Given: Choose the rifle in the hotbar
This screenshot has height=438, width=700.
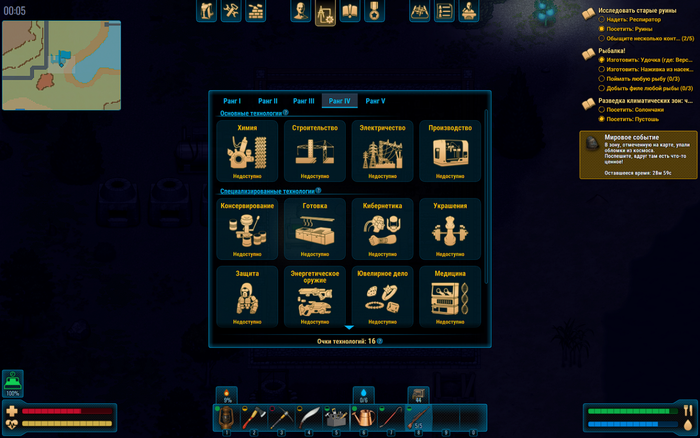Looking at the screenshot, I should point(419,417).
